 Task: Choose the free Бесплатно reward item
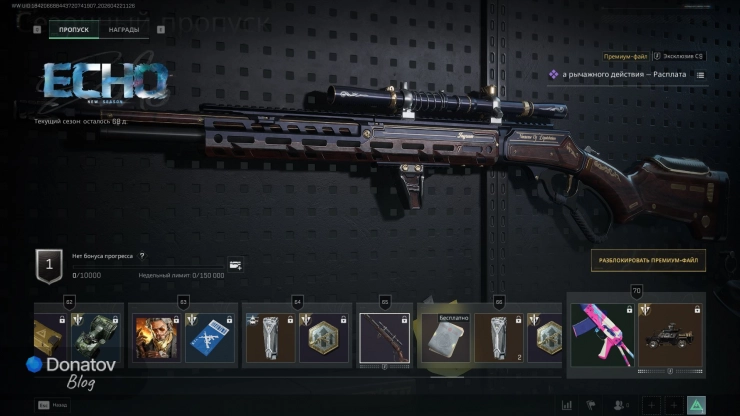pos(444,338)
